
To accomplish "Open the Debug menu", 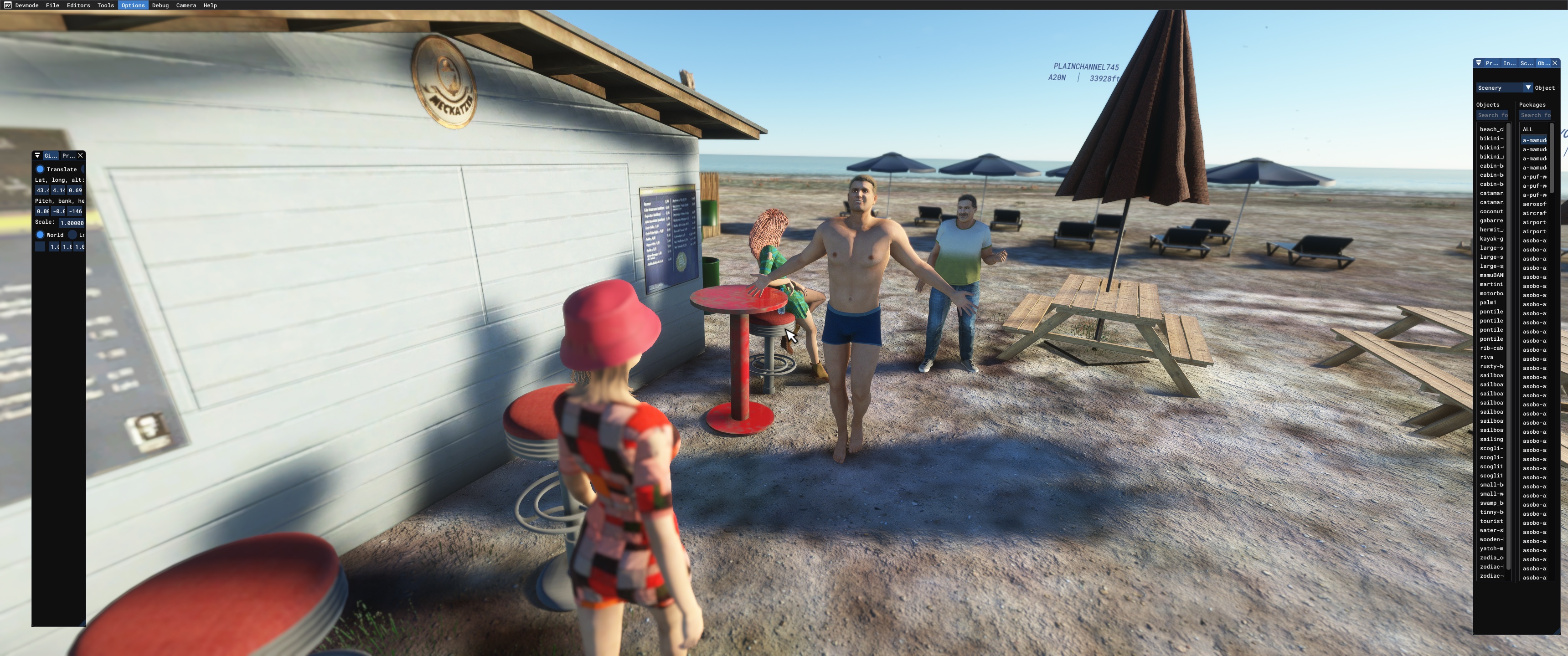I will [x=160, y=5].
